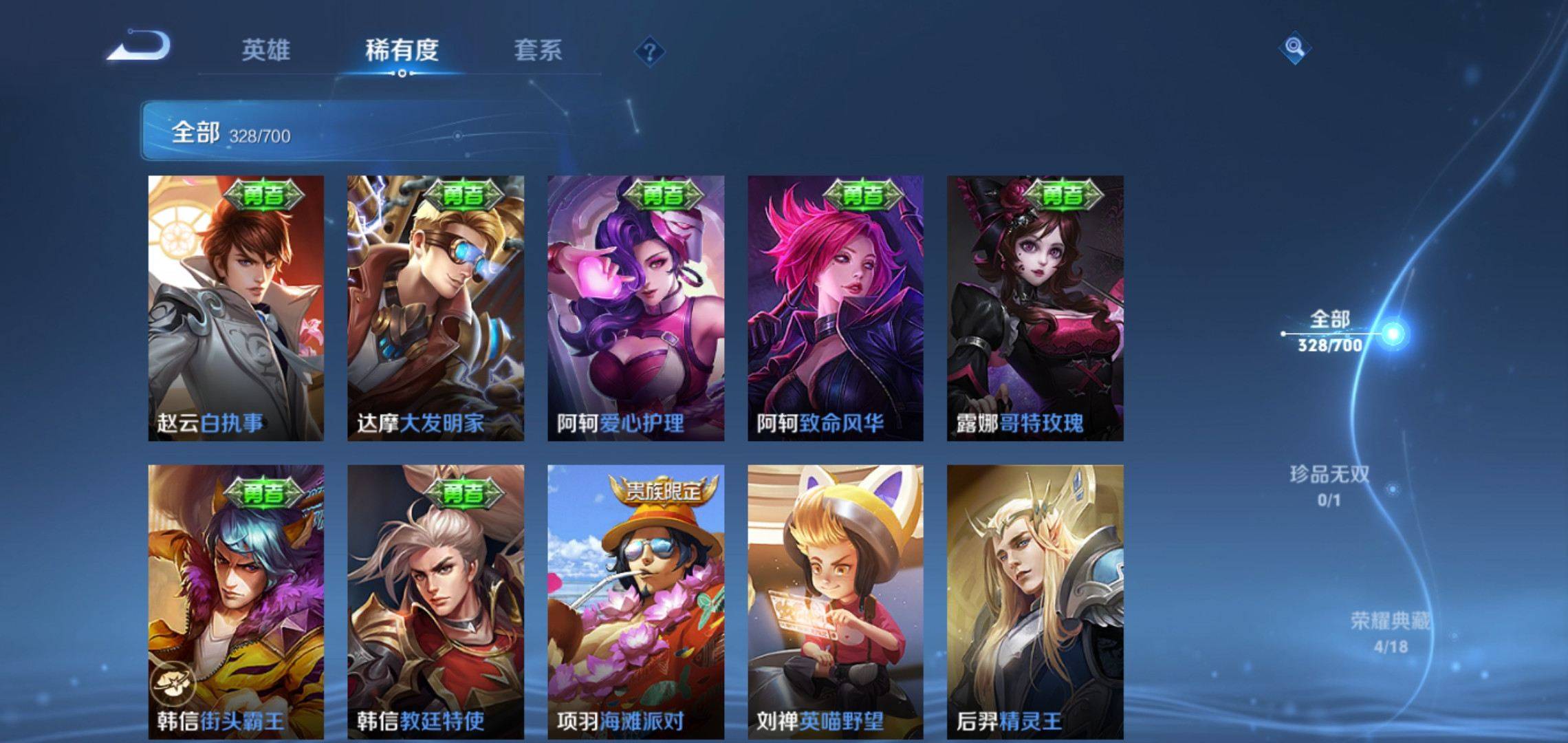Select the 稀有度 tab

[402, 50]
